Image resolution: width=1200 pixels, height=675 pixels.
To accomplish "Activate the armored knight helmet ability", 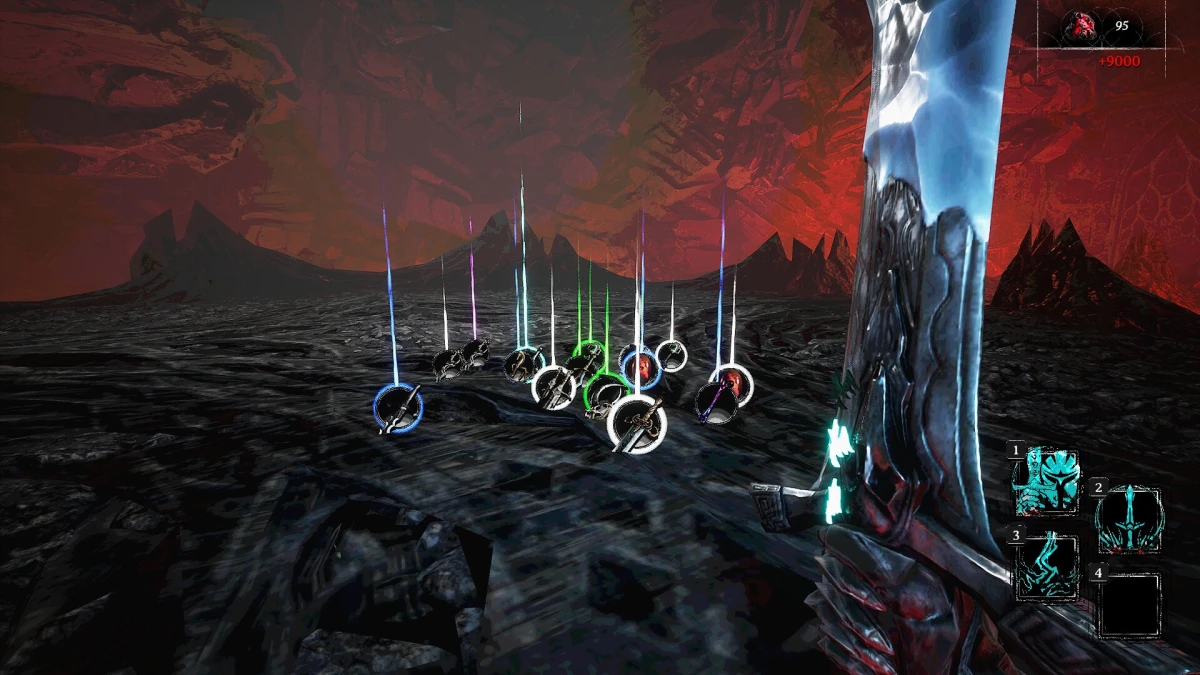I will point(1047,482).
